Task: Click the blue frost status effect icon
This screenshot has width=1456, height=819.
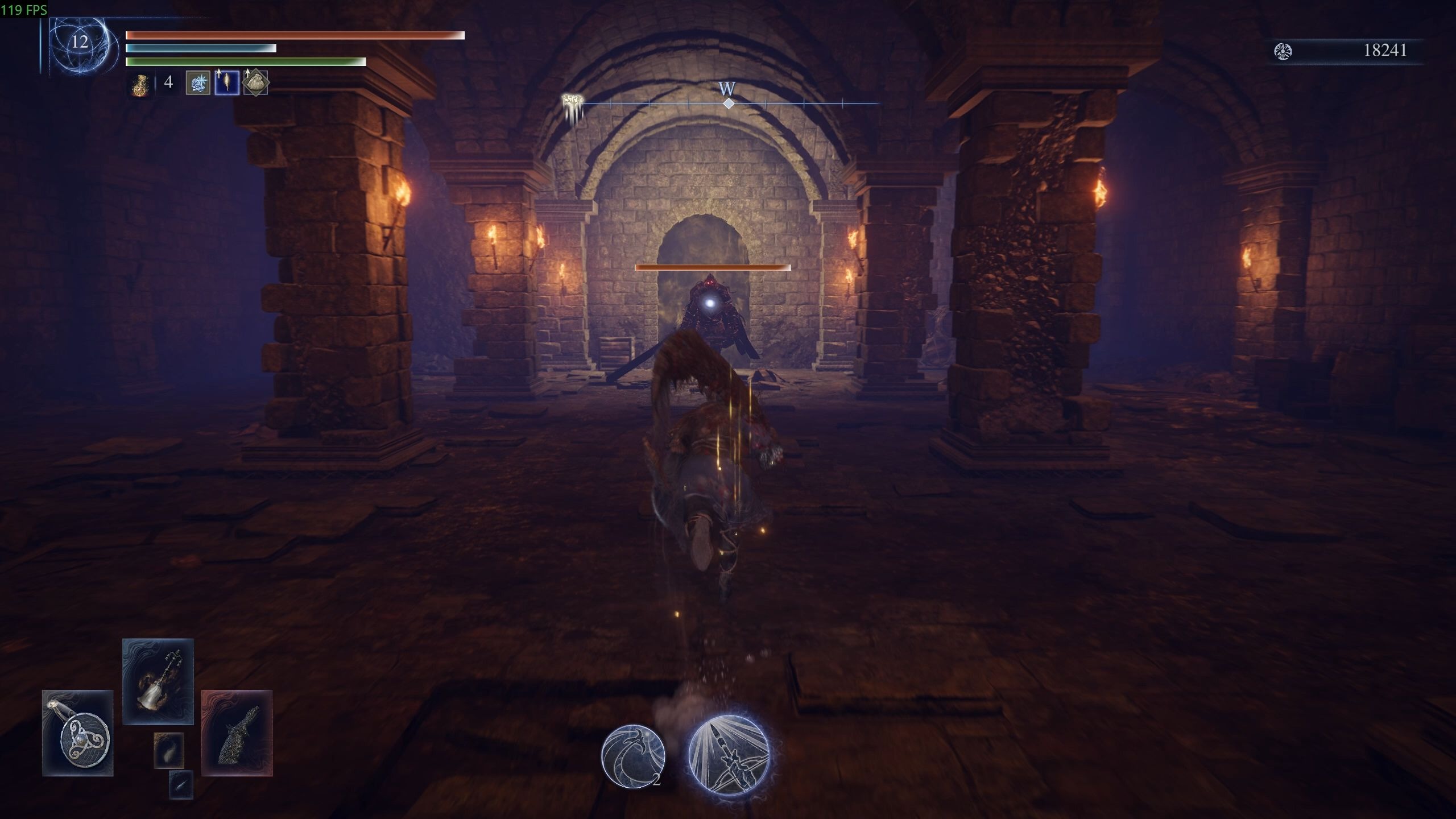Action: (x=198, y=83)
